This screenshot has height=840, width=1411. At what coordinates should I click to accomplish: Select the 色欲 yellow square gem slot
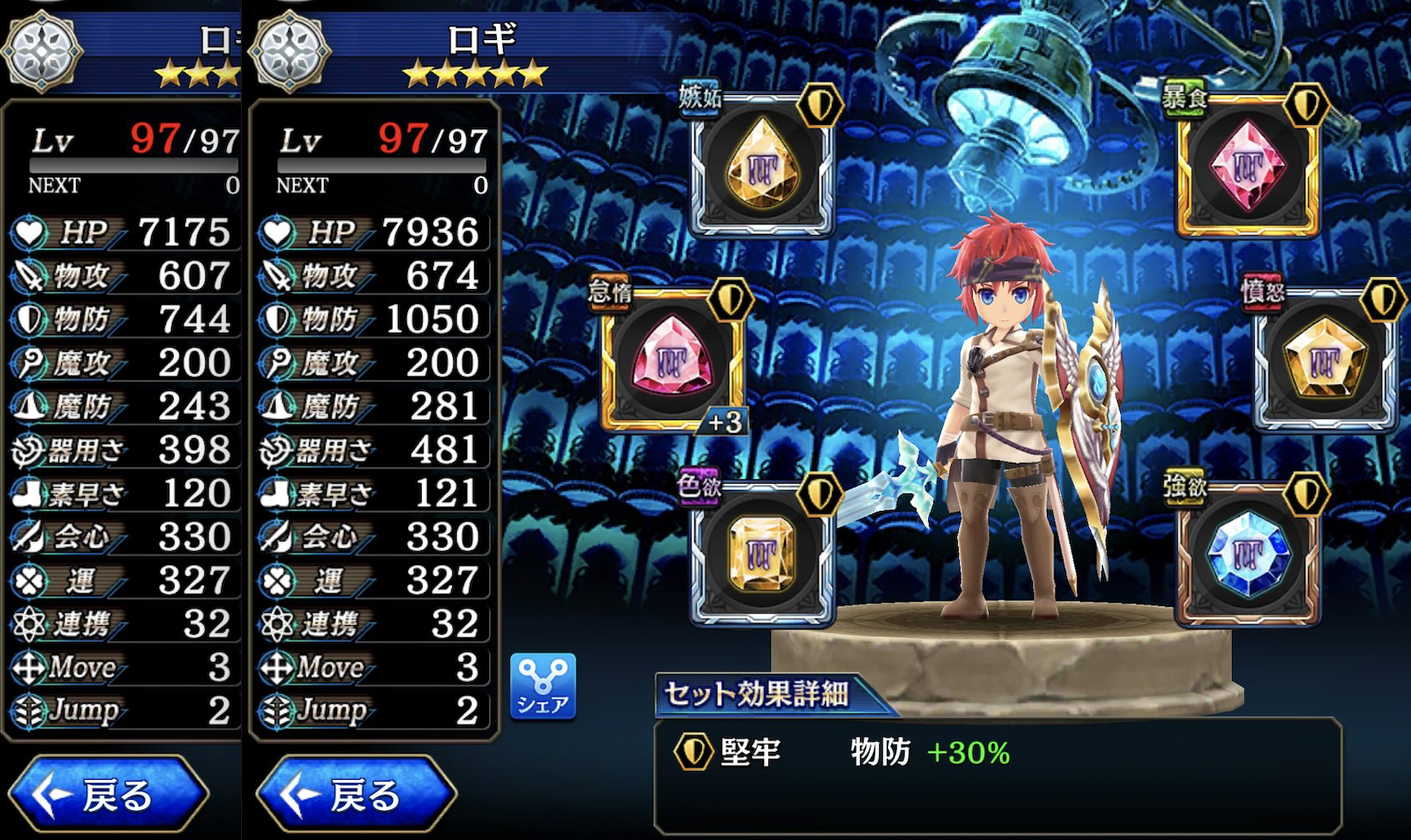[762, 554]
